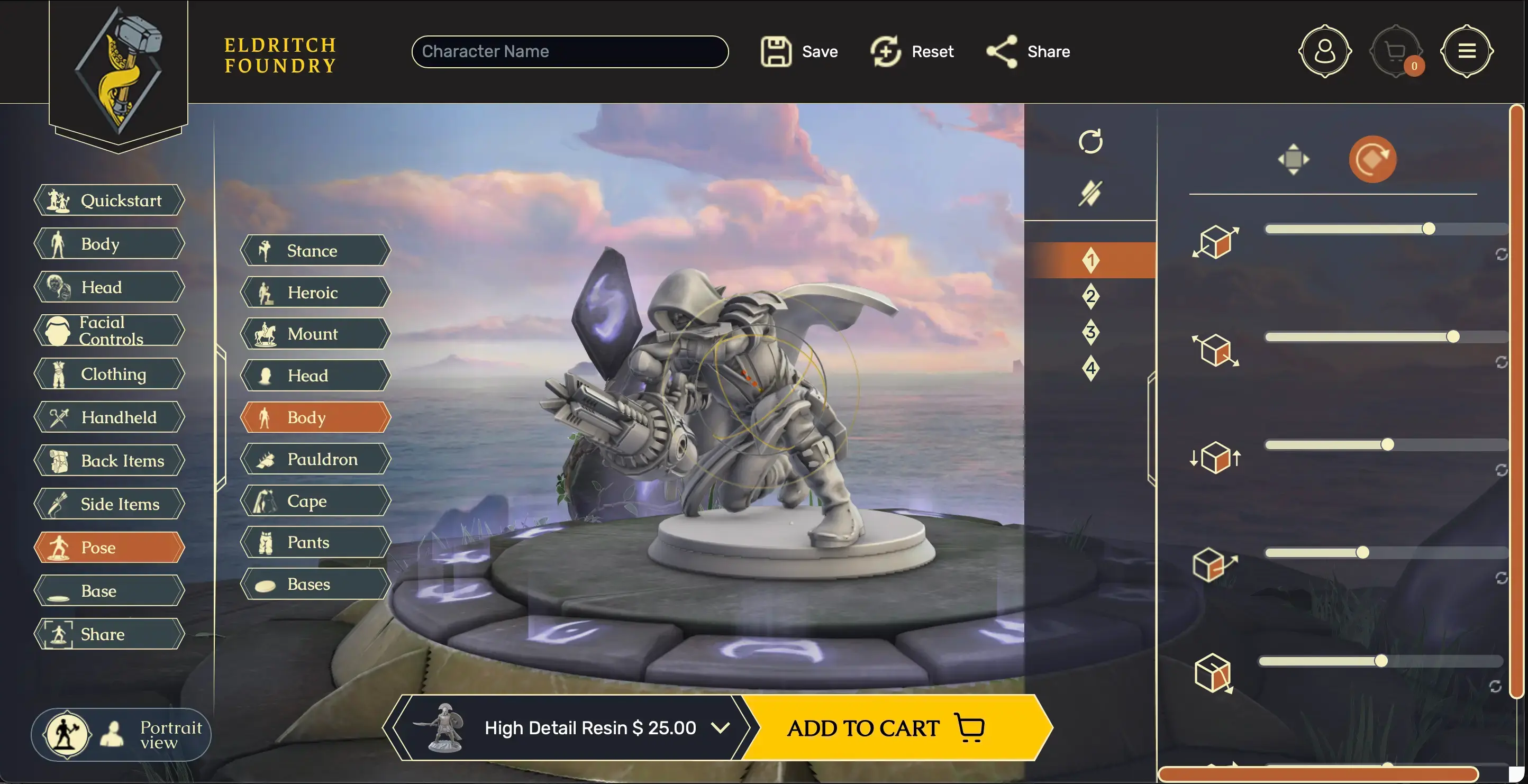Screen dimensions: 1528x784
Task: Open the hamburger menu top right
Action: (1467, 51)
